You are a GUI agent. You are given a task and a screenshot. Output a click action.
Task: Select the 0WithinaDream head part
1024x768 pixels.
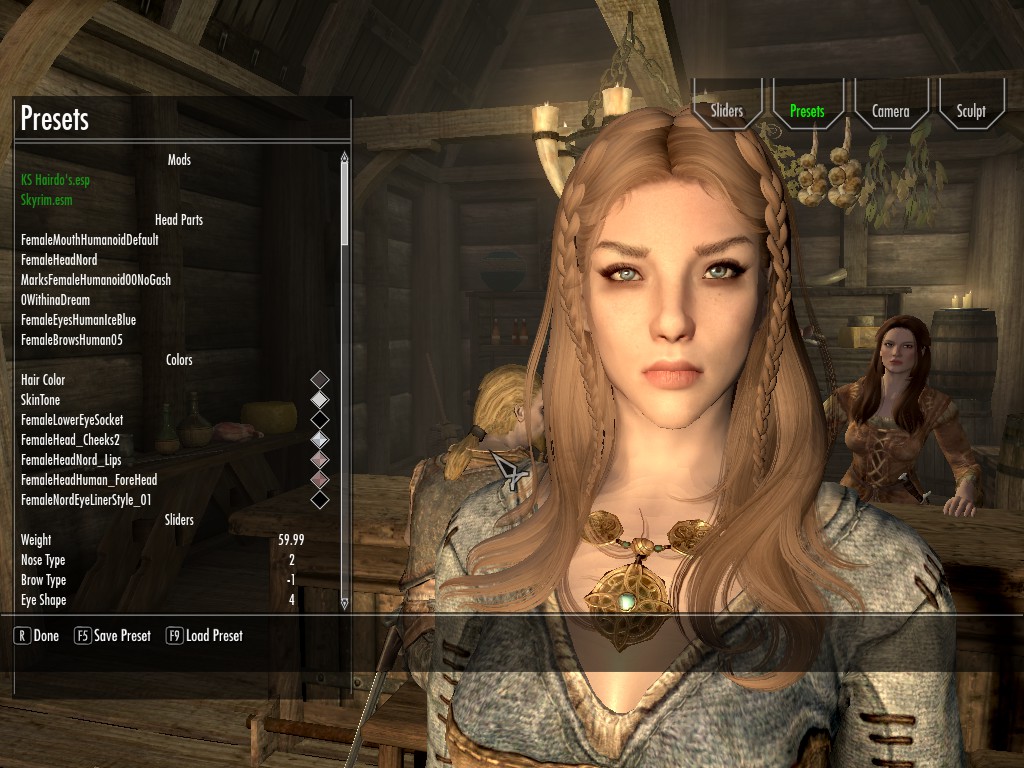coord(55,300)
